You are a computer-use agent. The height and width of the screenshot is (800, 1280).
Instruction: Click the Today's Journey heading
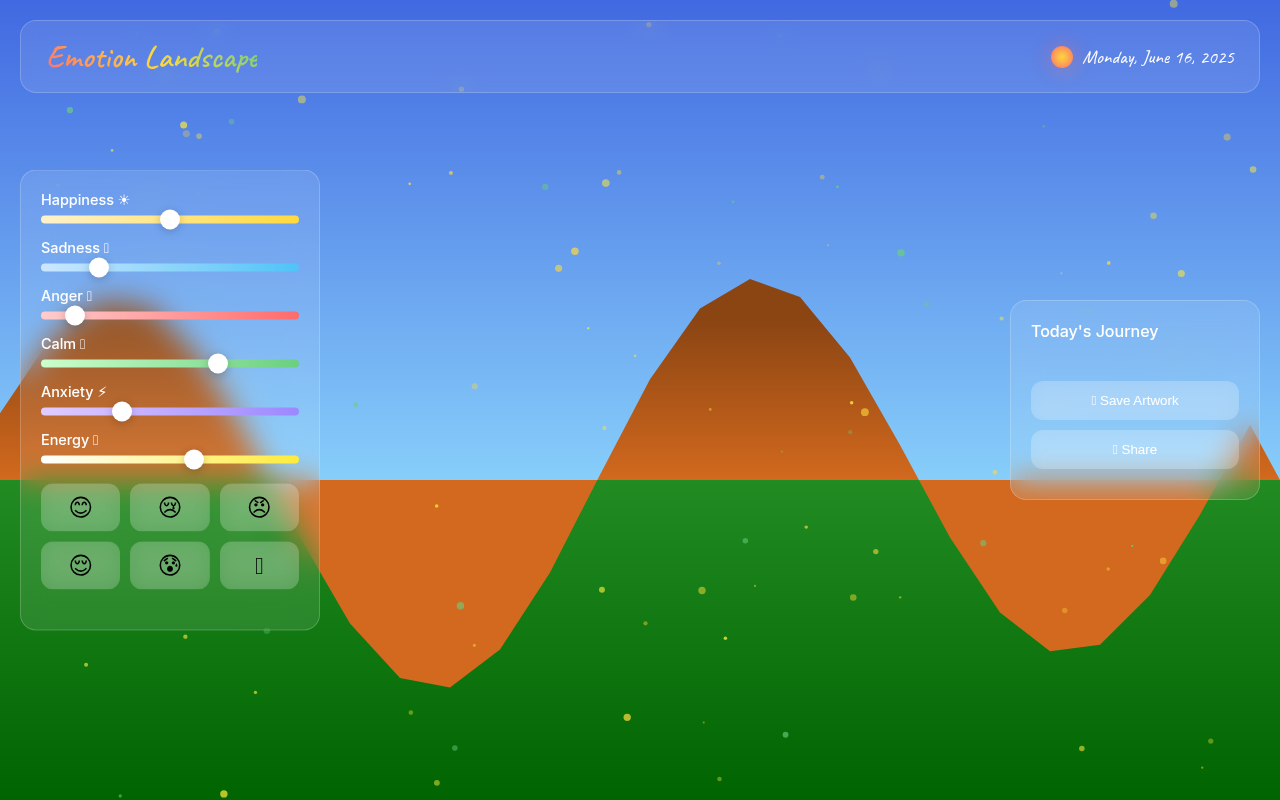click(1094, 331)
